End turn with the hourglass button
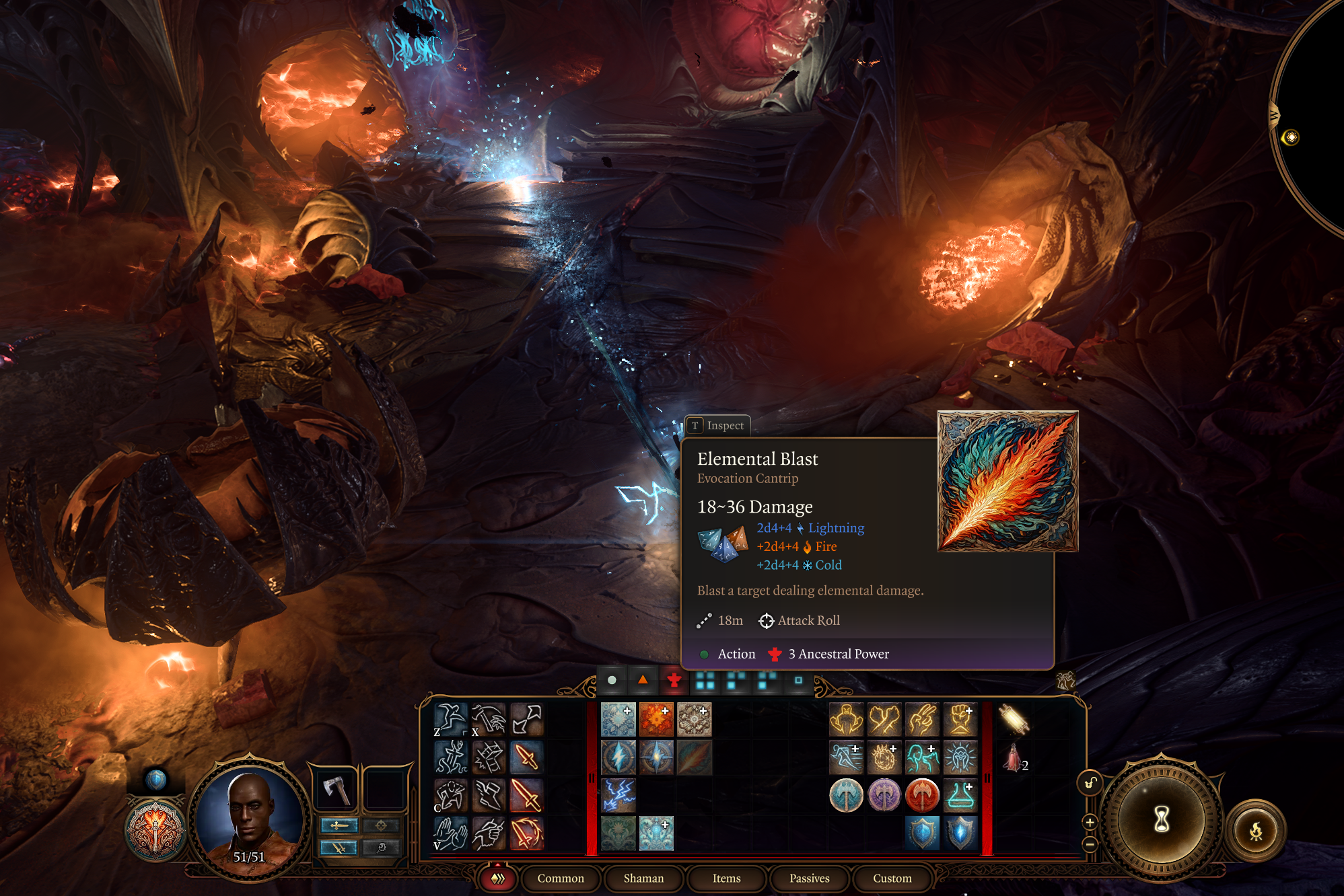 point(1162,819)
